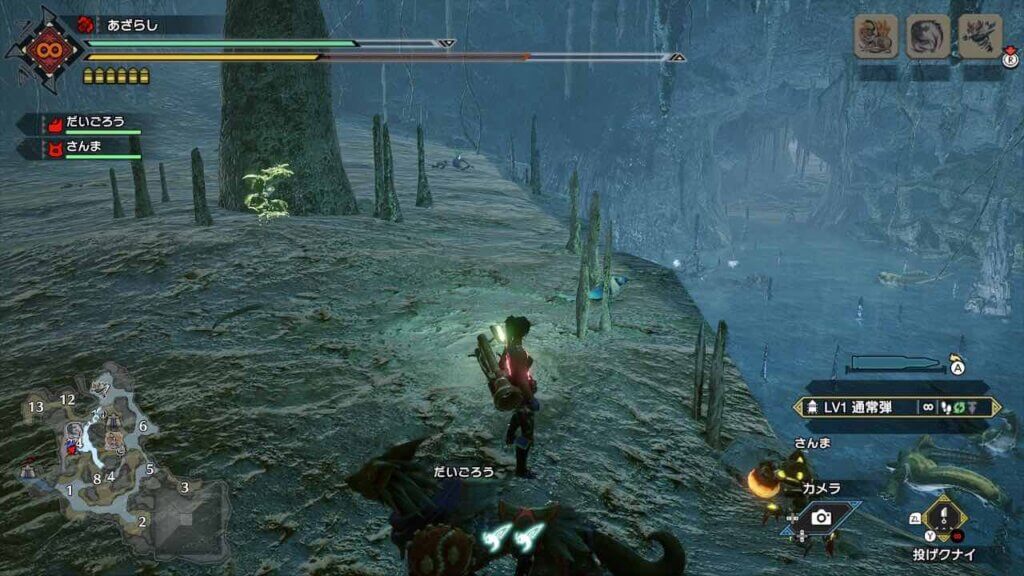The image size is (1024, 576).
Task: Open the weapon emblem with the infinity symbol
Action: pyautogui.click(x=46, y=46)
